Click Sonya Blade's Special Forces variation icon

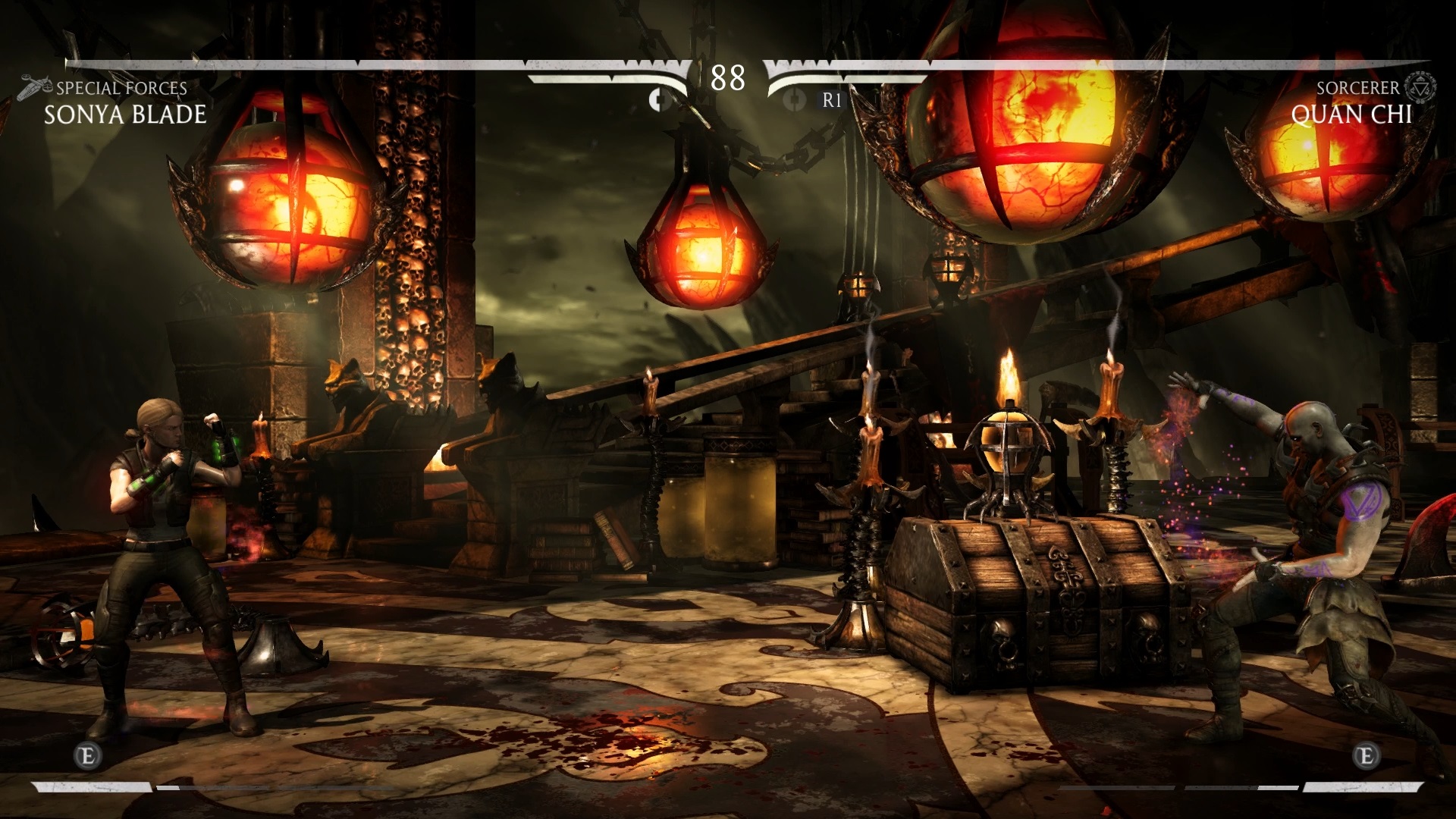click(x=35, y=86)
